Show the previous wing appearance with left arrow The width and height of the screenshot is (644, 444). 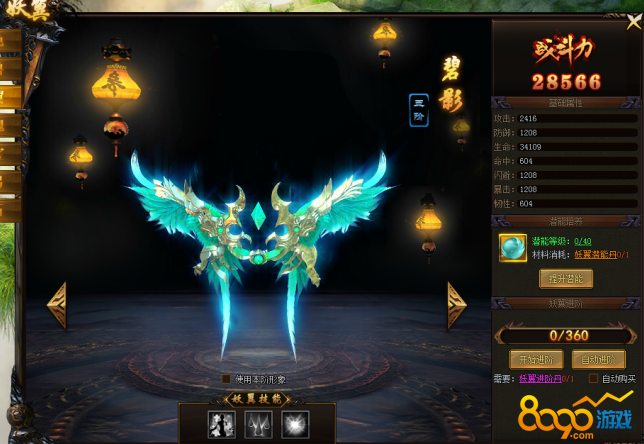(57, 305)
